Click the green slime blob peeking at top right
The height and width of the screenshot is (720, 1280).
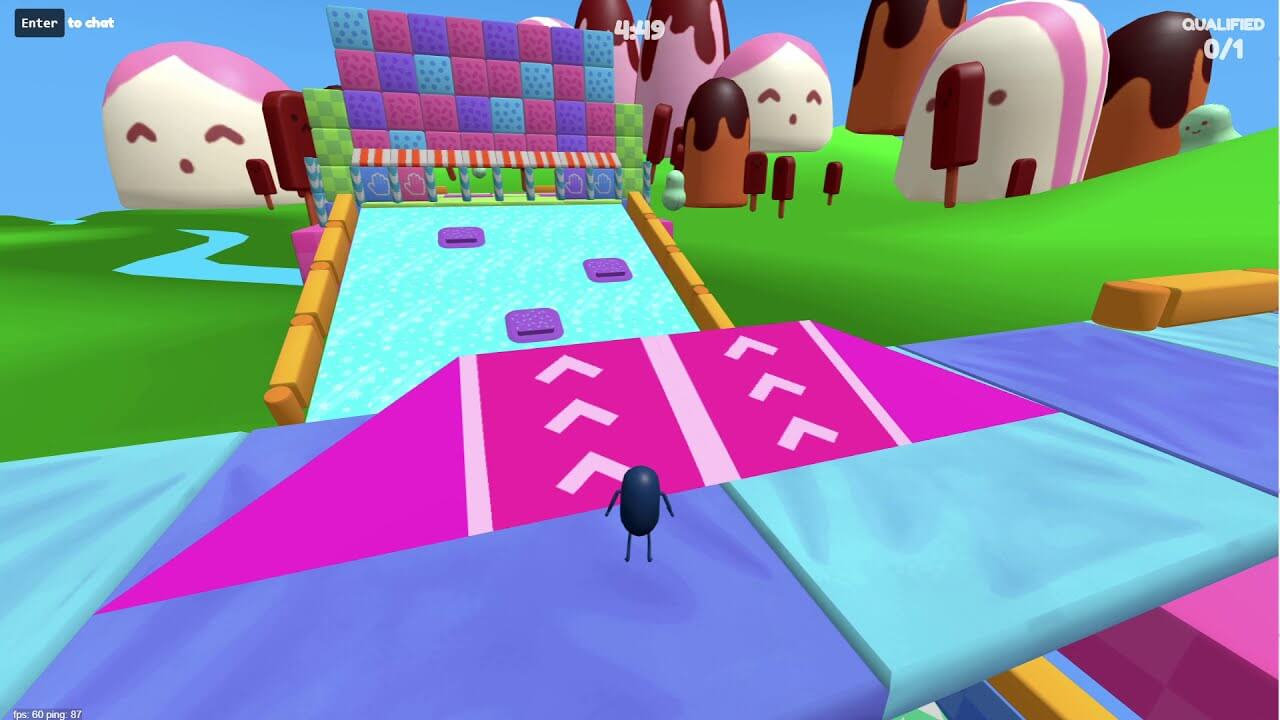[1208, 122]
